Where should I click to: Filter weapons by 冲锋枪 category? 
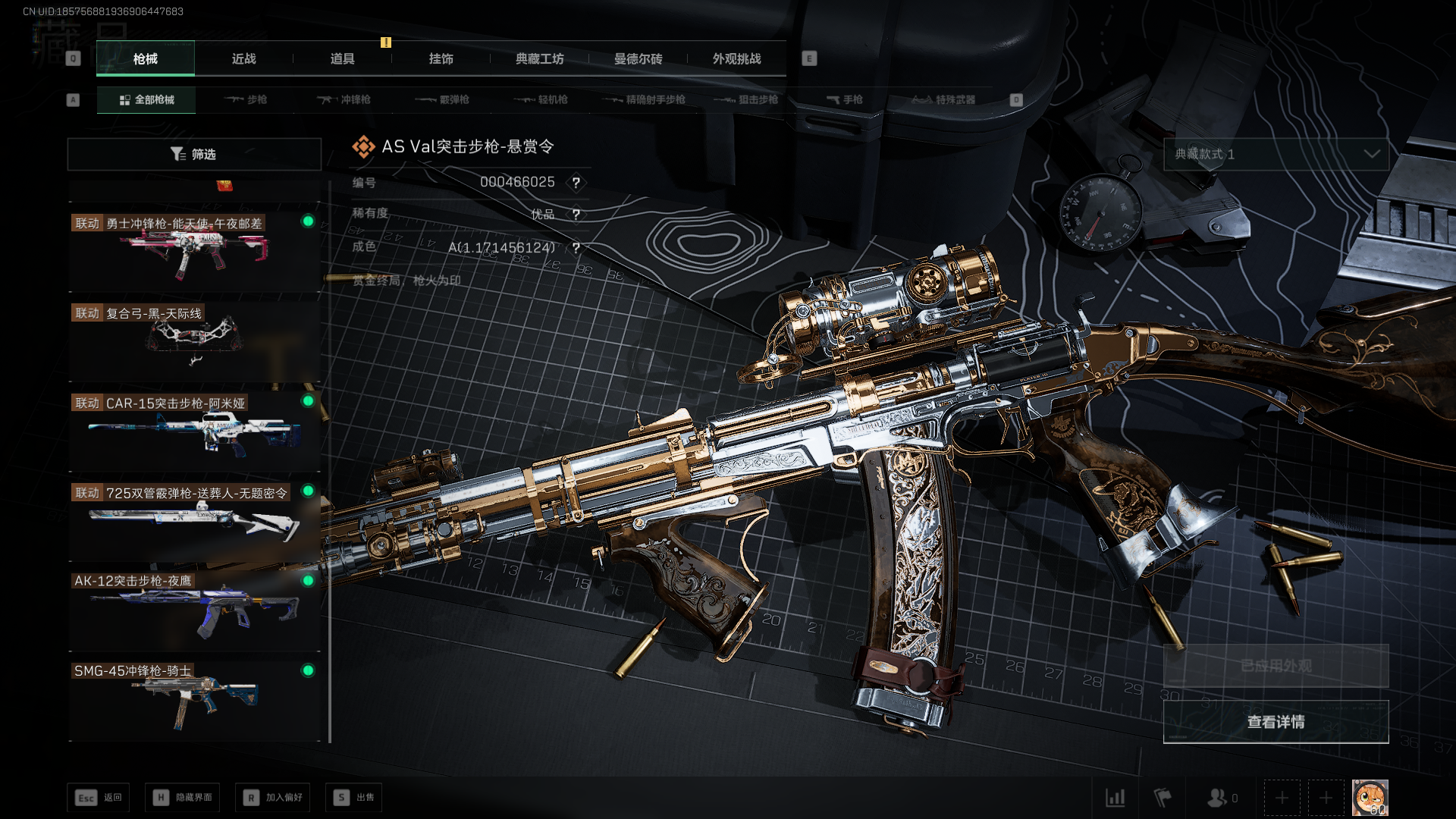[x=344, y=99]
